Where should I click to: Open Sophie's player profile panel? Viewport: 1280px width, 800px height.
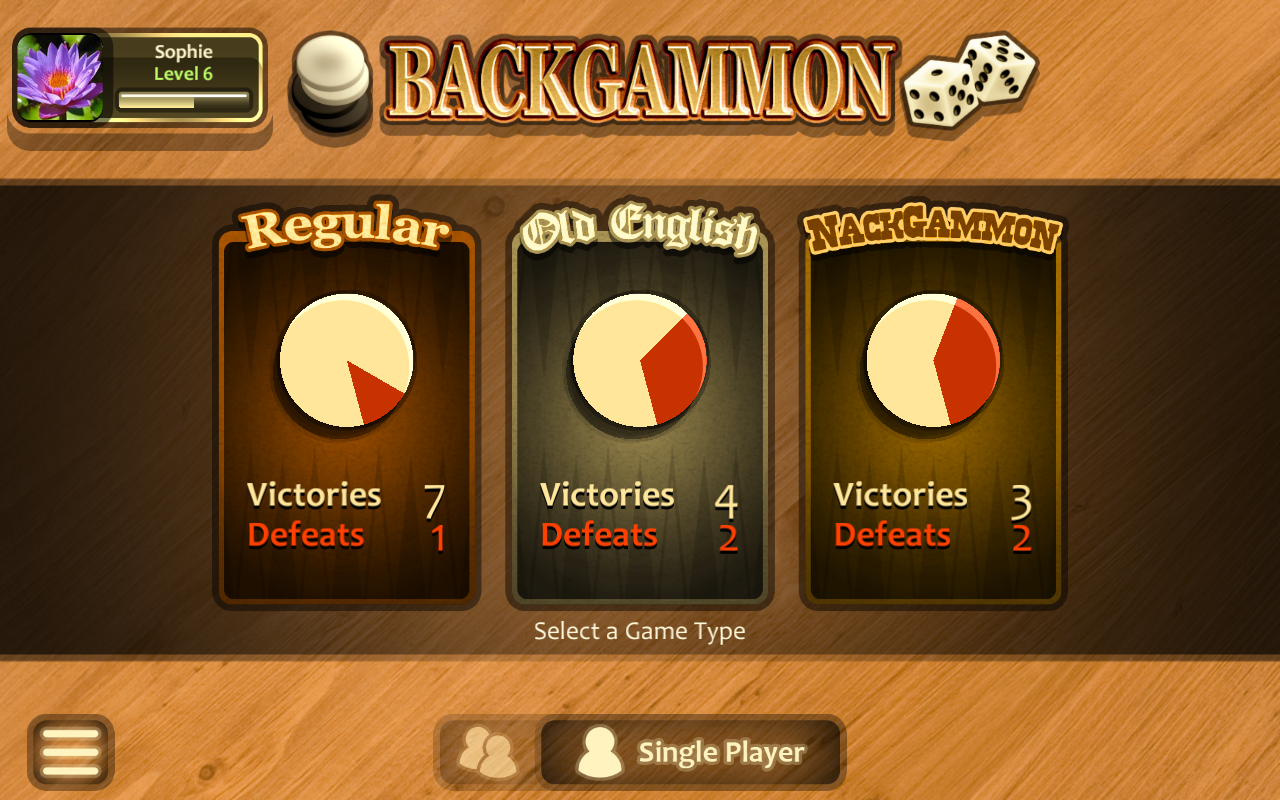click(140, 78)
